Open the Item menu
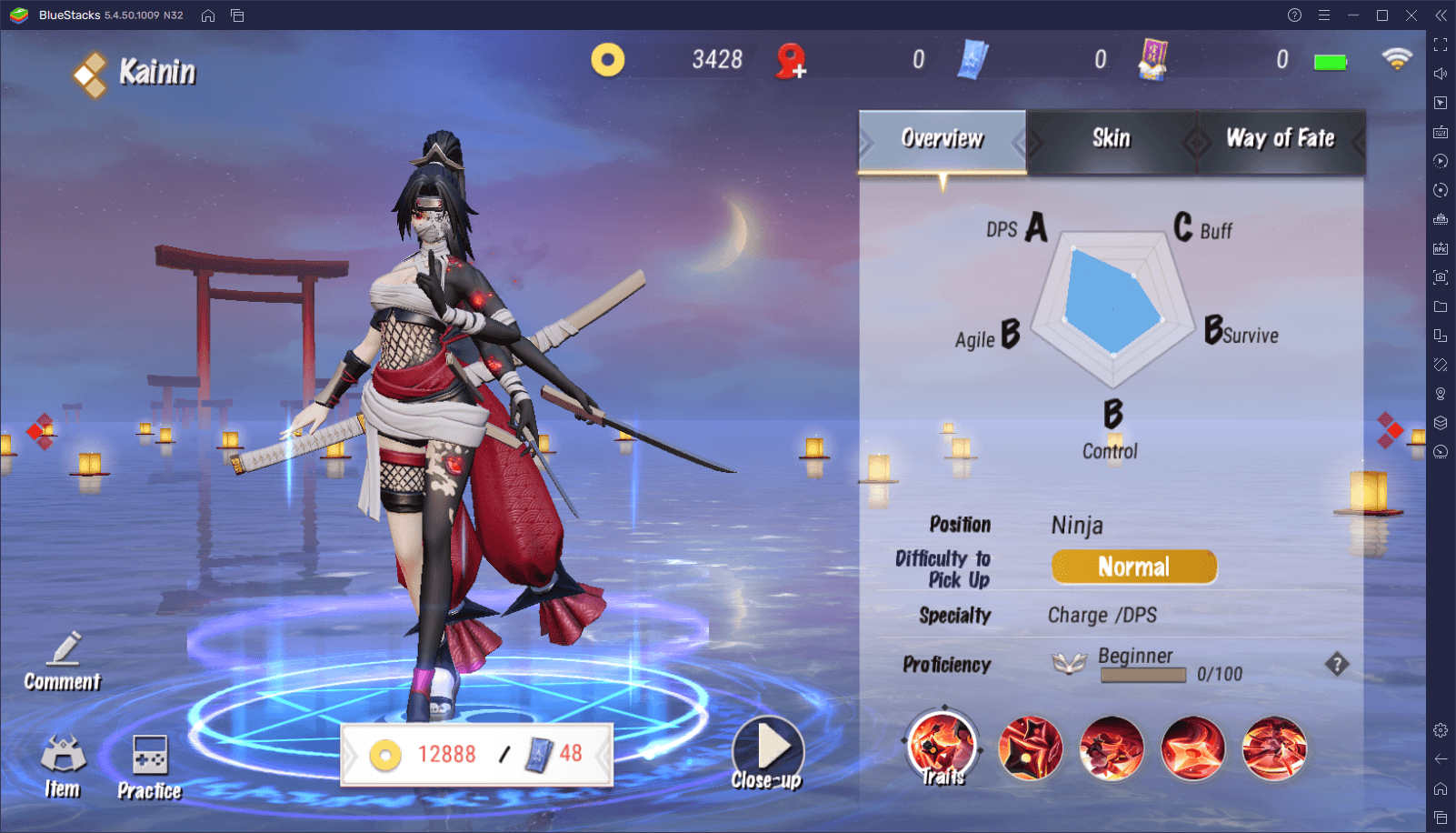This screenshot has width=1456, height=833. click(63, 767)
